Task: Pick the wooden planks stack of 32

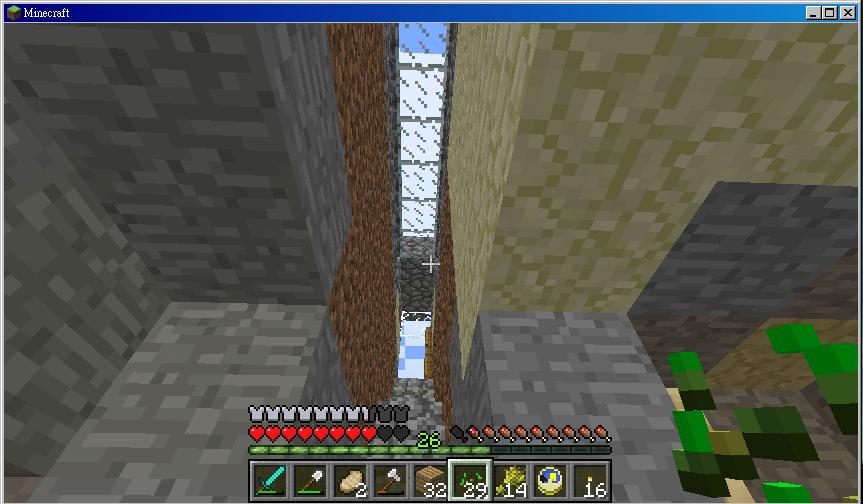Action: point(430,480)
